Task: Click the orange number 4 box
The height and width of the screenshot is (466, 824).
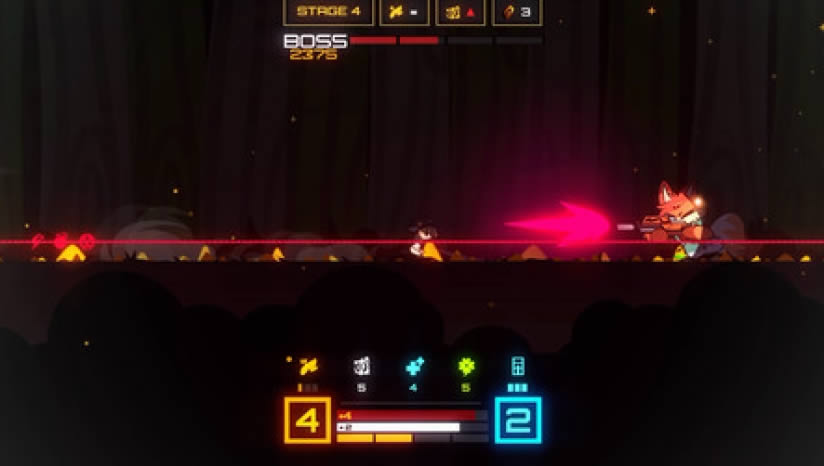Action: coord(308,420)
